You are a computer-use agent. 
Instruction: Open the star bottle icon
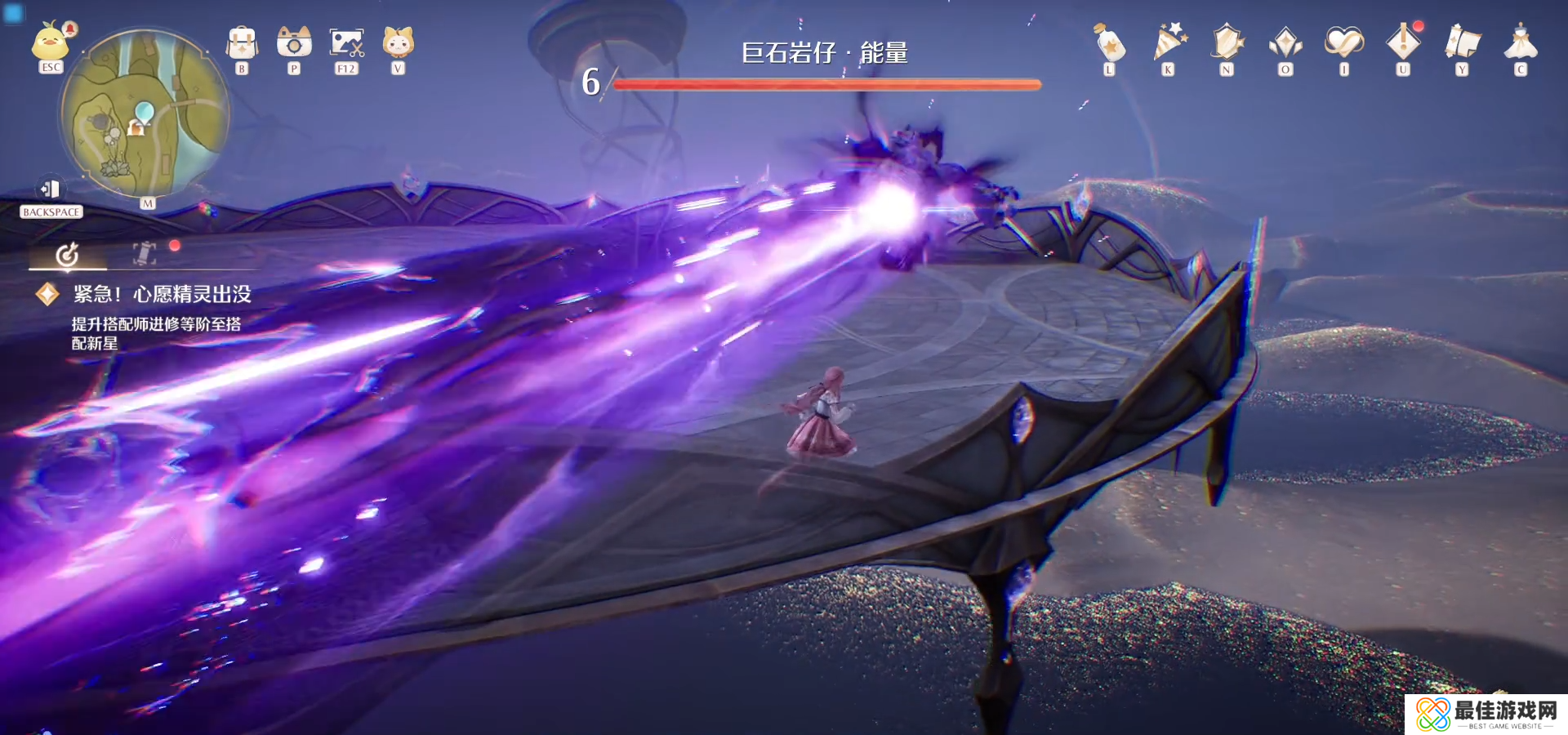point(1110,43)
